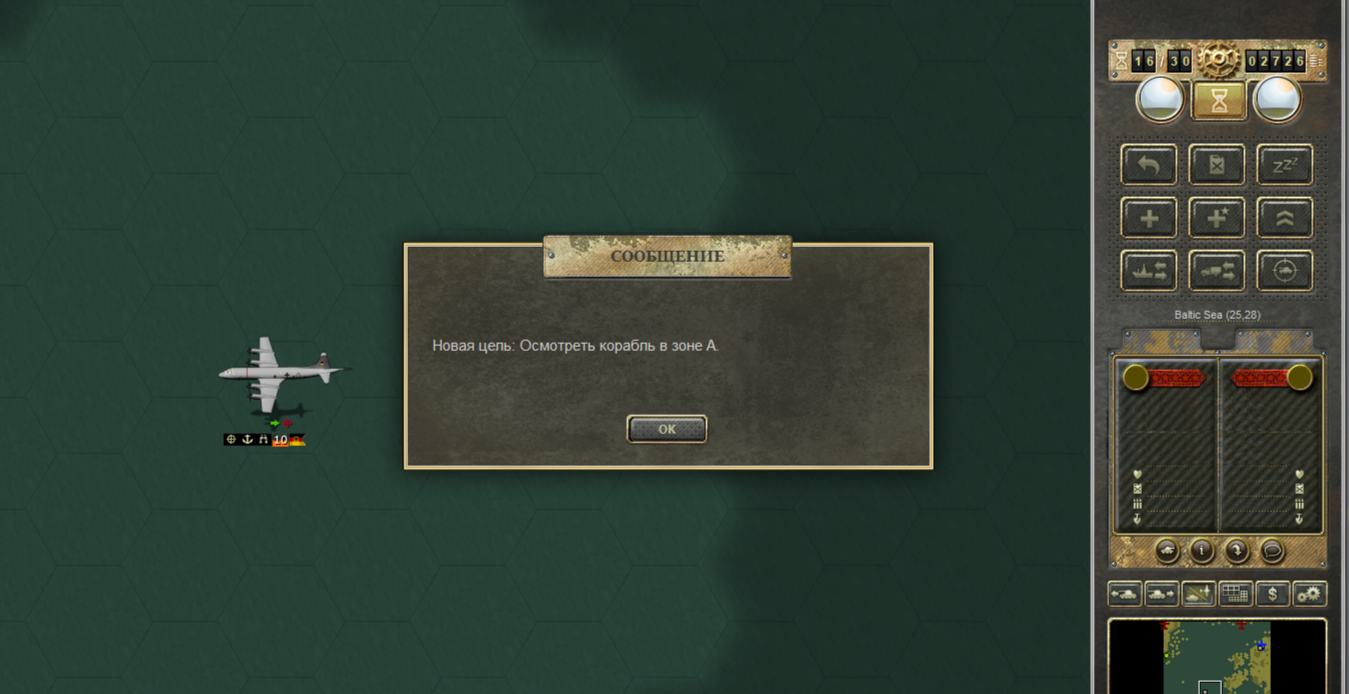Open the round tank icon unit list
Image resolution: width=1349 pixels, height=694 pixels.
1167,550
